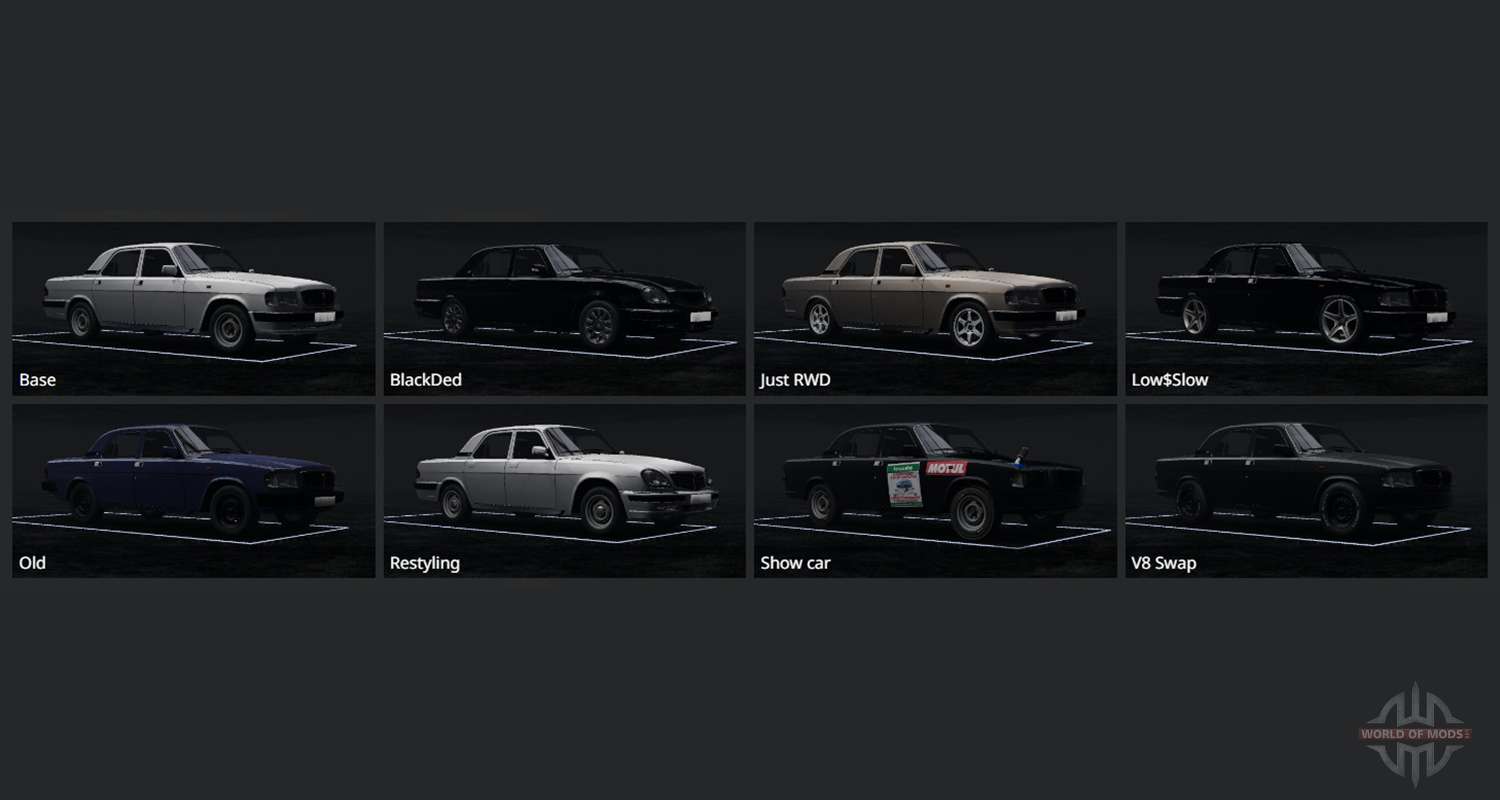This screenshot has height=800, width=1500.
Task: Select the Base configuration thumbnail
Action: [193, 300]
